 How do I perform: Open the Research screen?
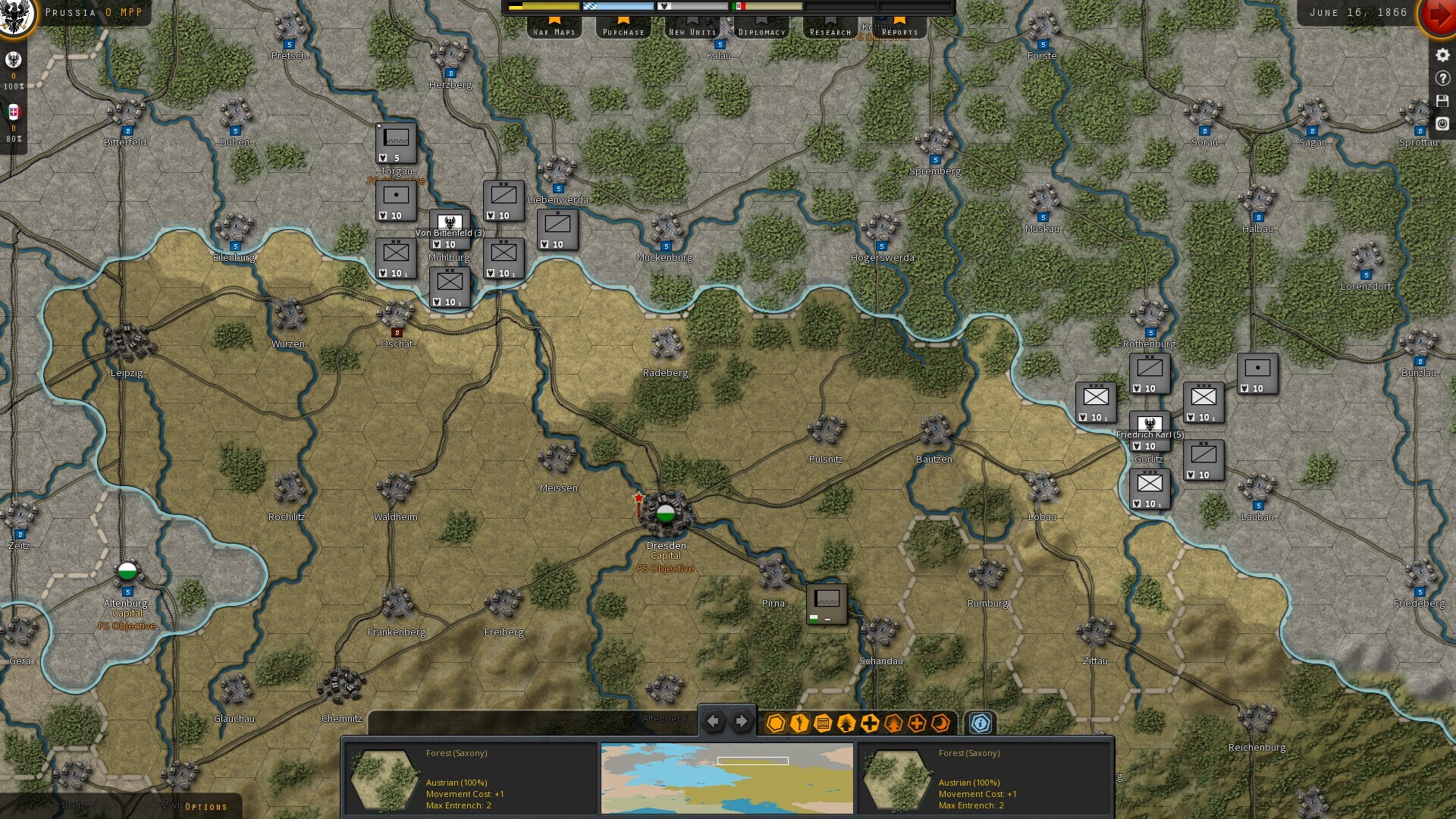pos(831,33)
